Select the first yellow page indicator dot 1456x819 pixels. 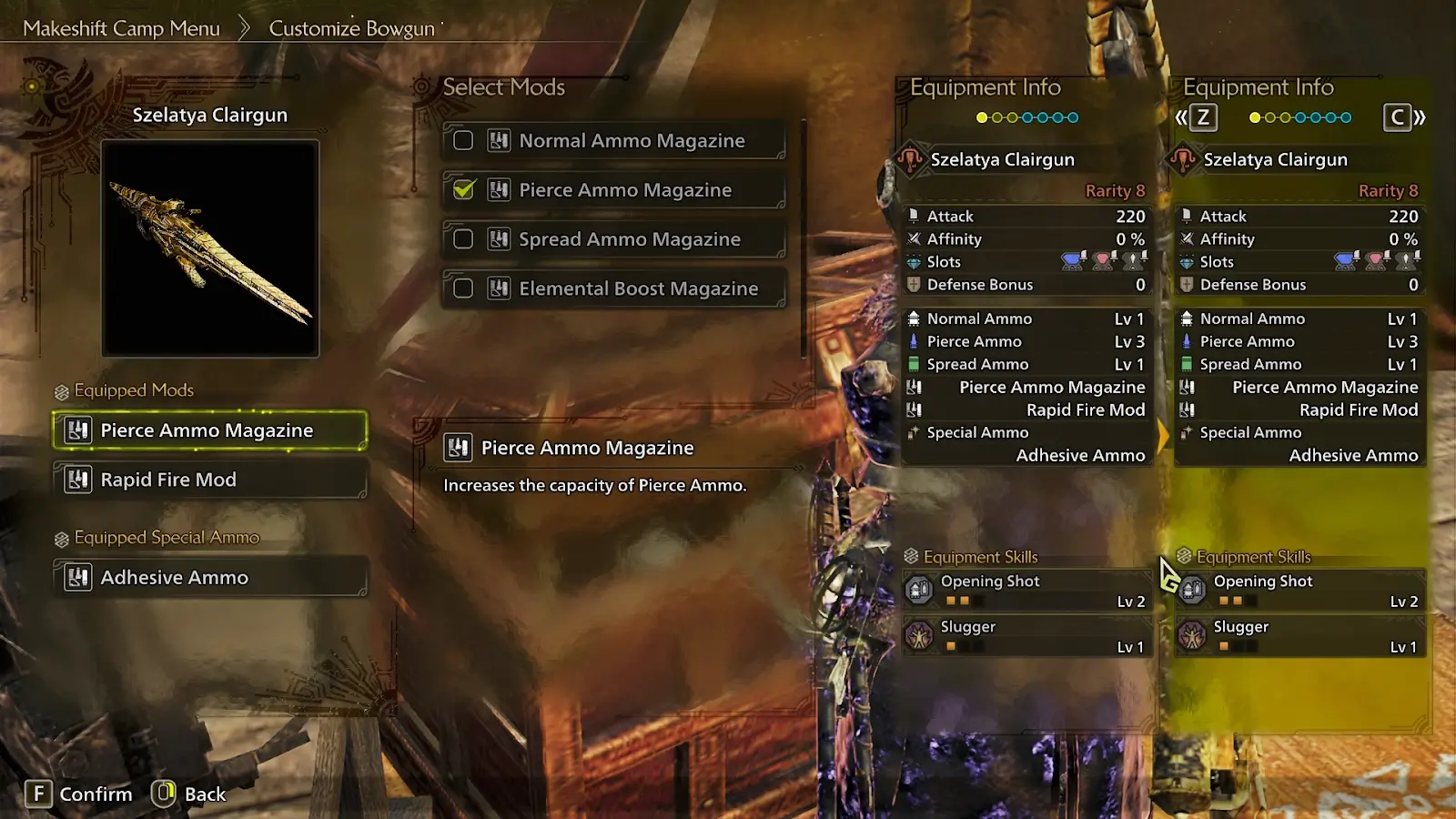[981, 117]
